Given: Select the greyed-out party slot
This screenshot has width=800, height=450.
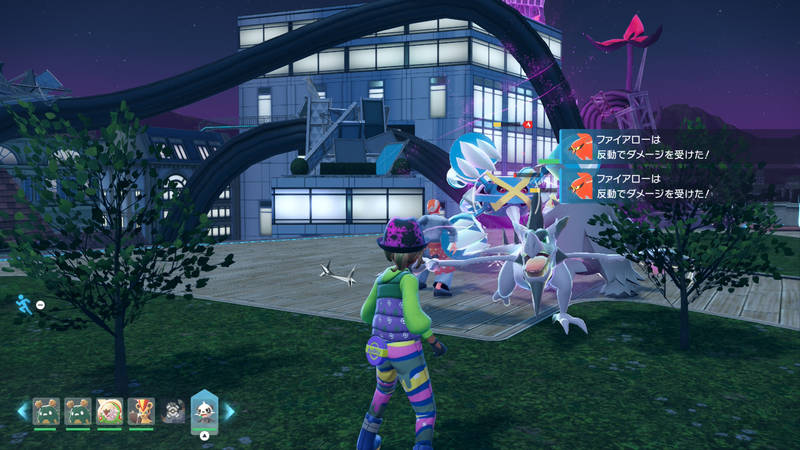Looking at the screenshot, I should point(173,411).
